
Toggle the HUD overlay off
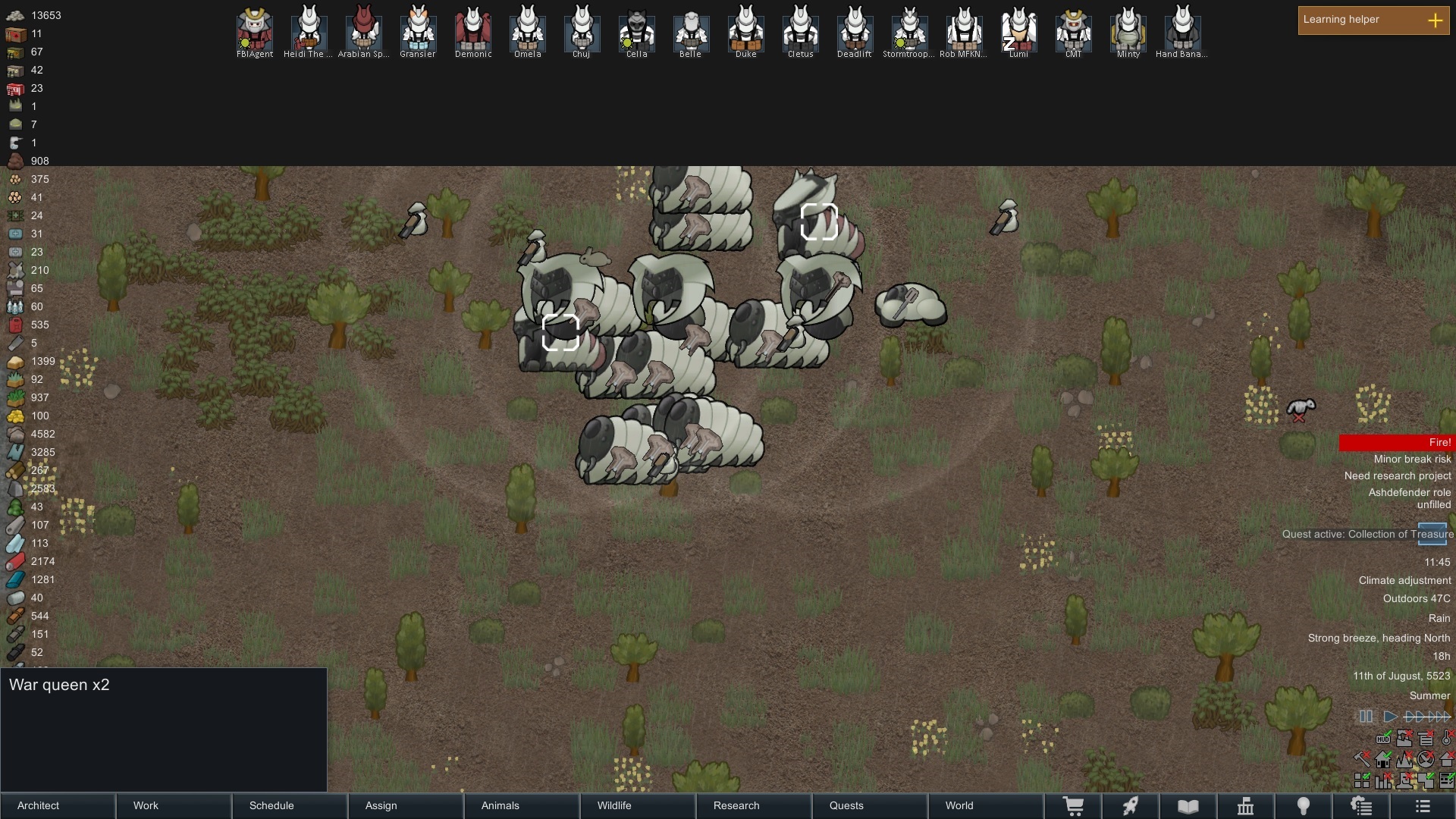(1384, 739)
